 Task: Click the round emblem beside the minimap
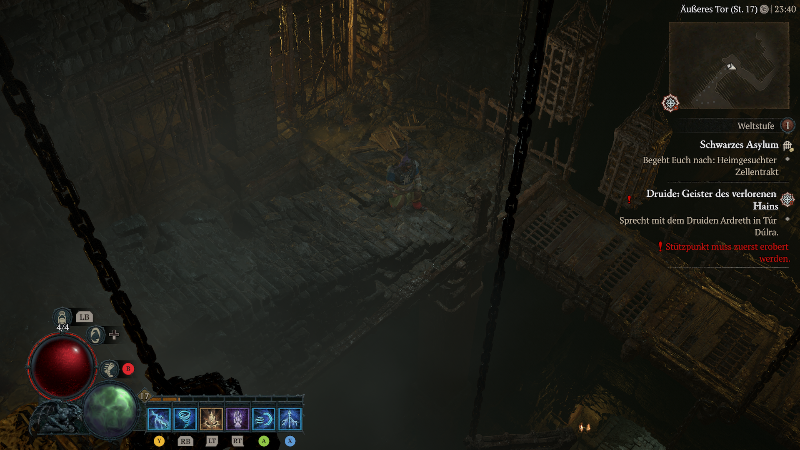(670, 103)
